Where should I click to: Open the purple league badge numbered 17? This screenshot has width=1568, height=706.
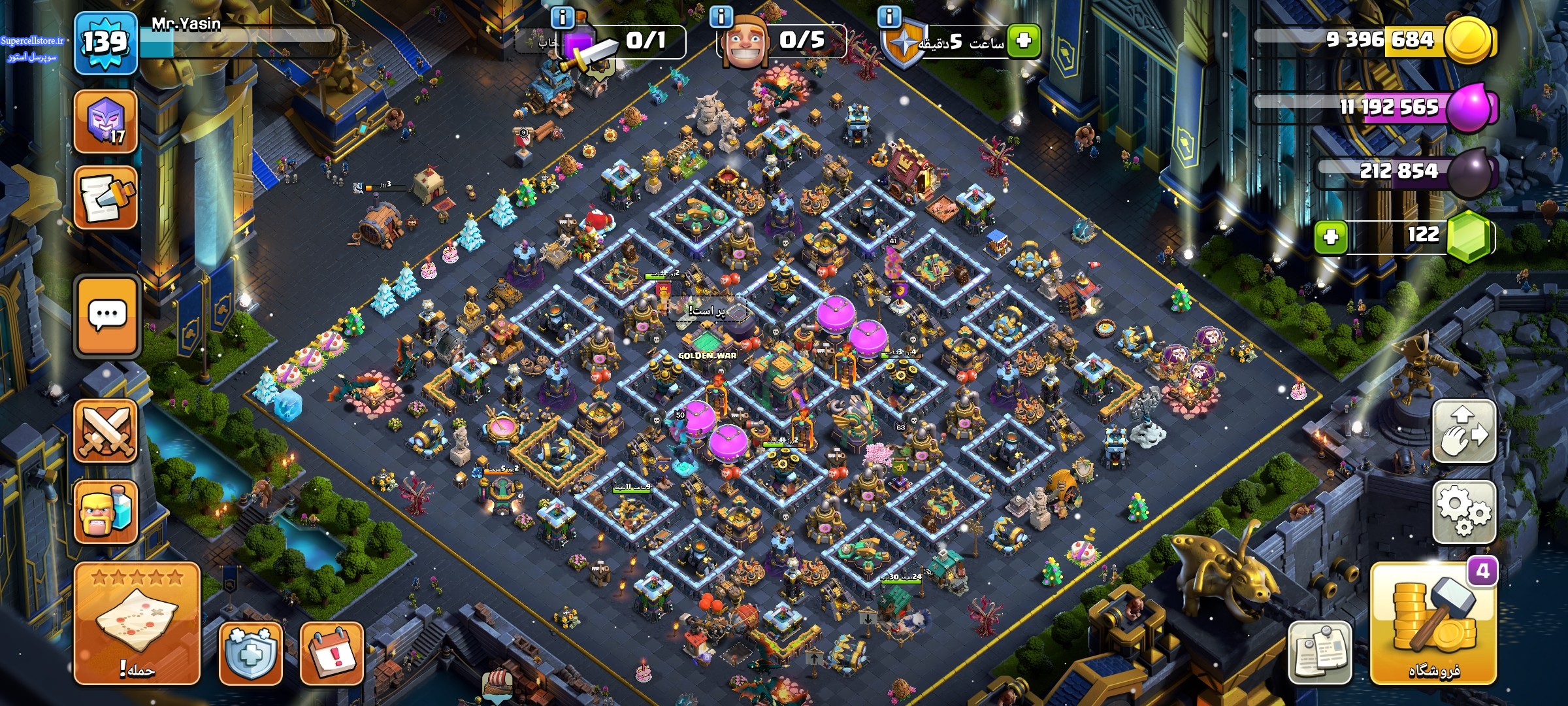pos(105,122)
